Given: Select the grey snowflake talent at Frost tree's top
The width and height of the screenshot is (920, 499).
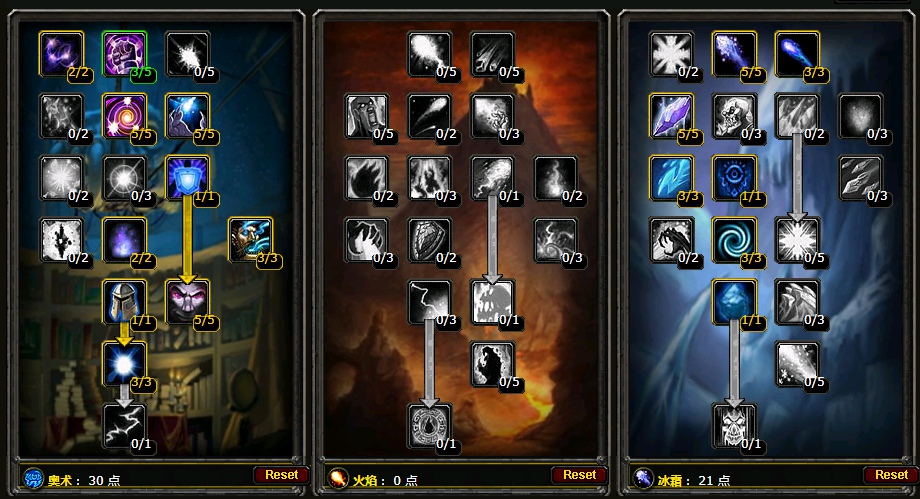Looking at the screenshot, I should click(671, 53).
